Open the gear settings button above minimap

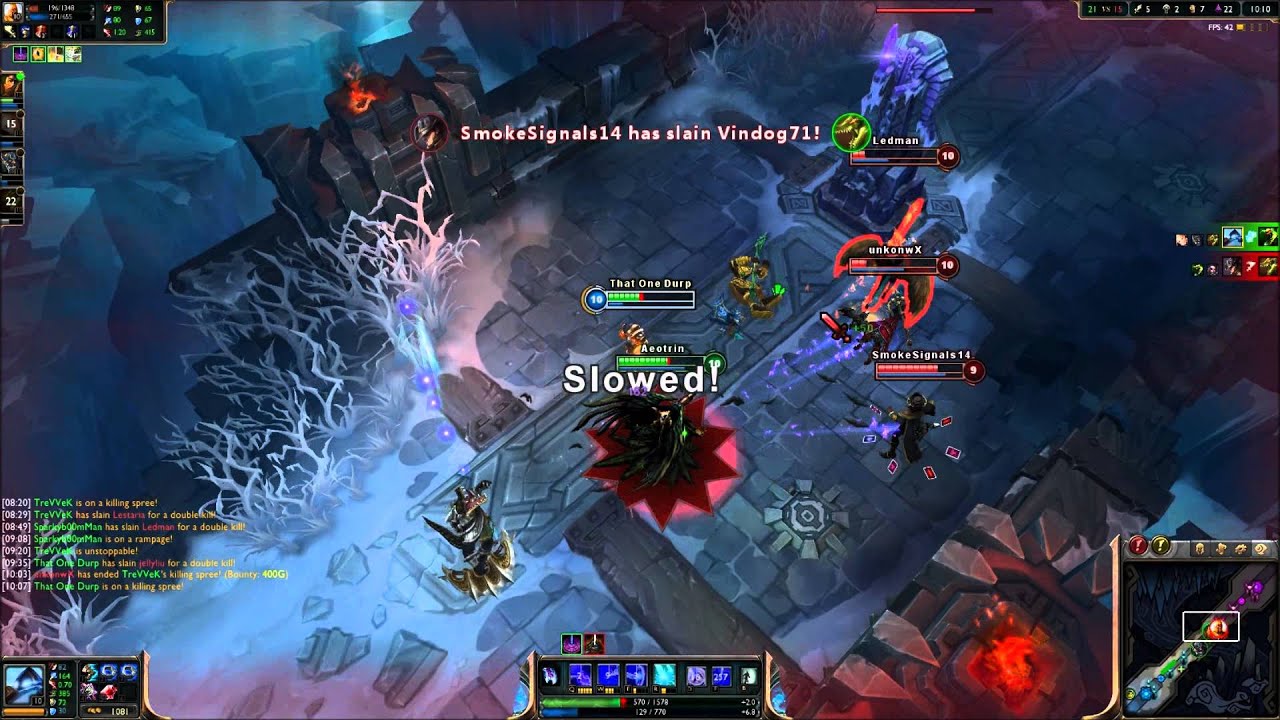[1260, 548]
